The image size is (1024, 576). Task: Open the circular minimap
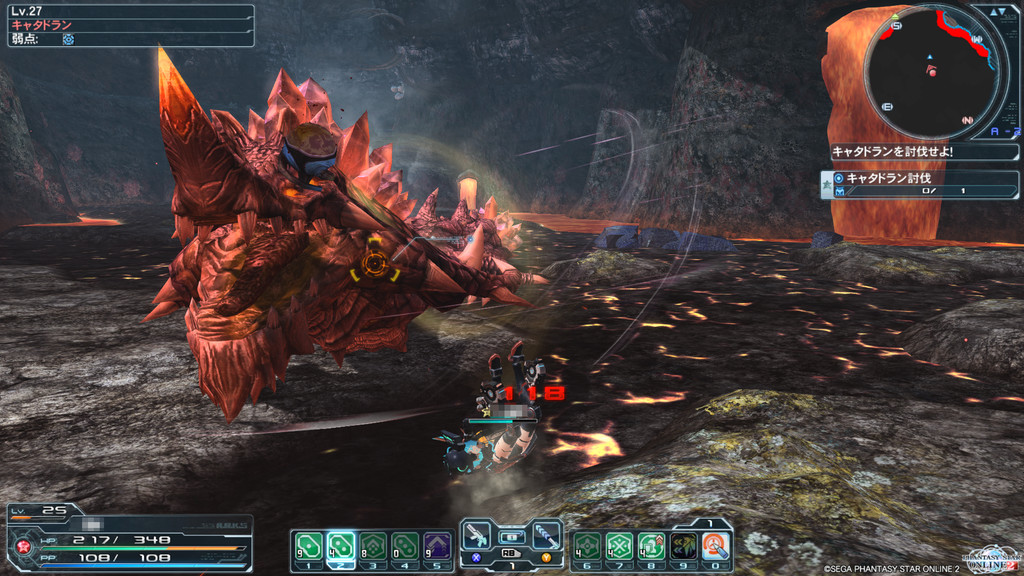coord(931,71)
